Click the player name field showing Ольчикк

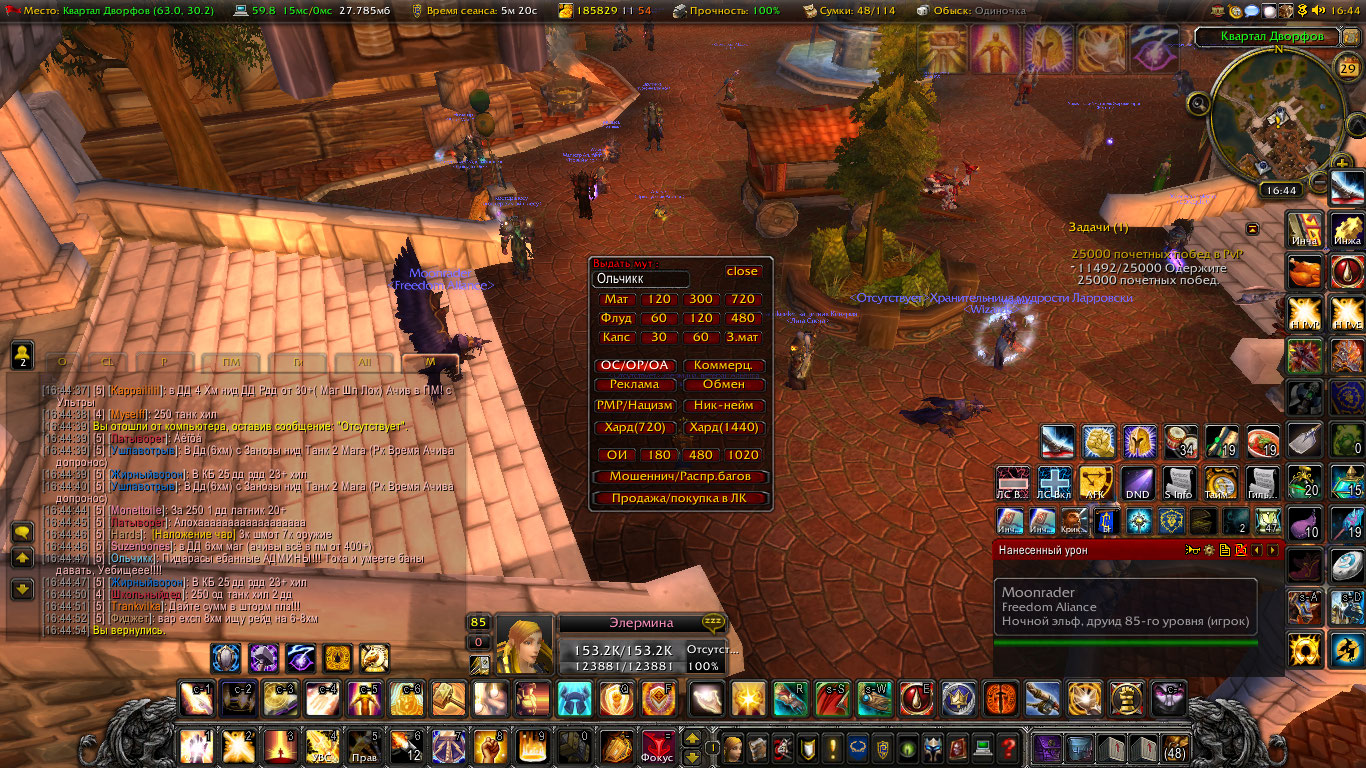[x=641, y=279]
